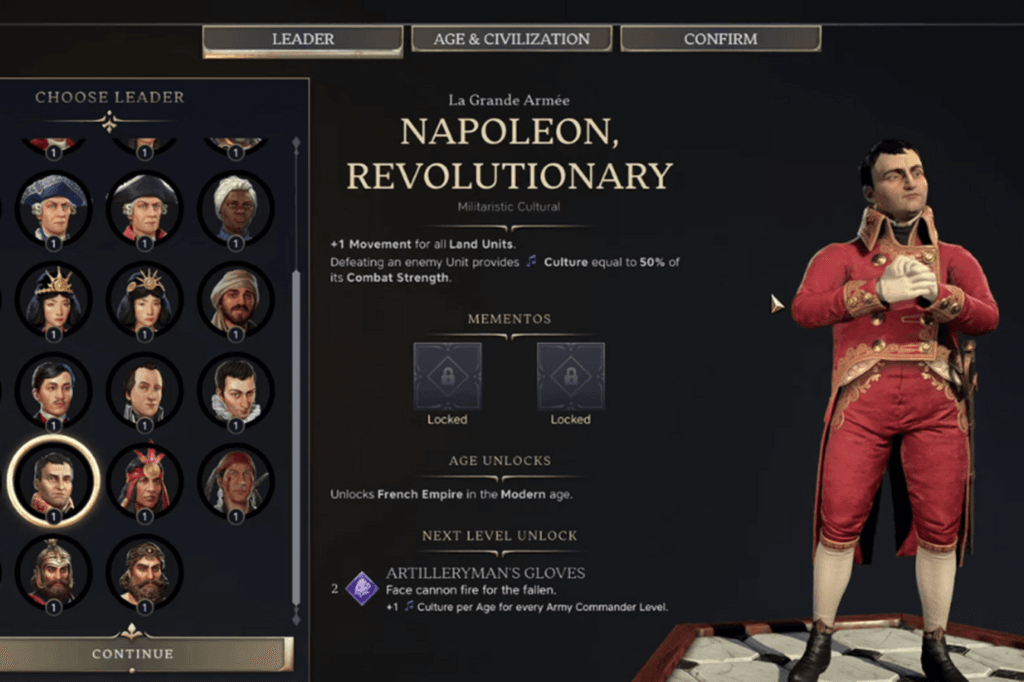Switch to the Leader tab
Image resolution: width=1024 pixels, height=682 pixels.
[302, 40]
